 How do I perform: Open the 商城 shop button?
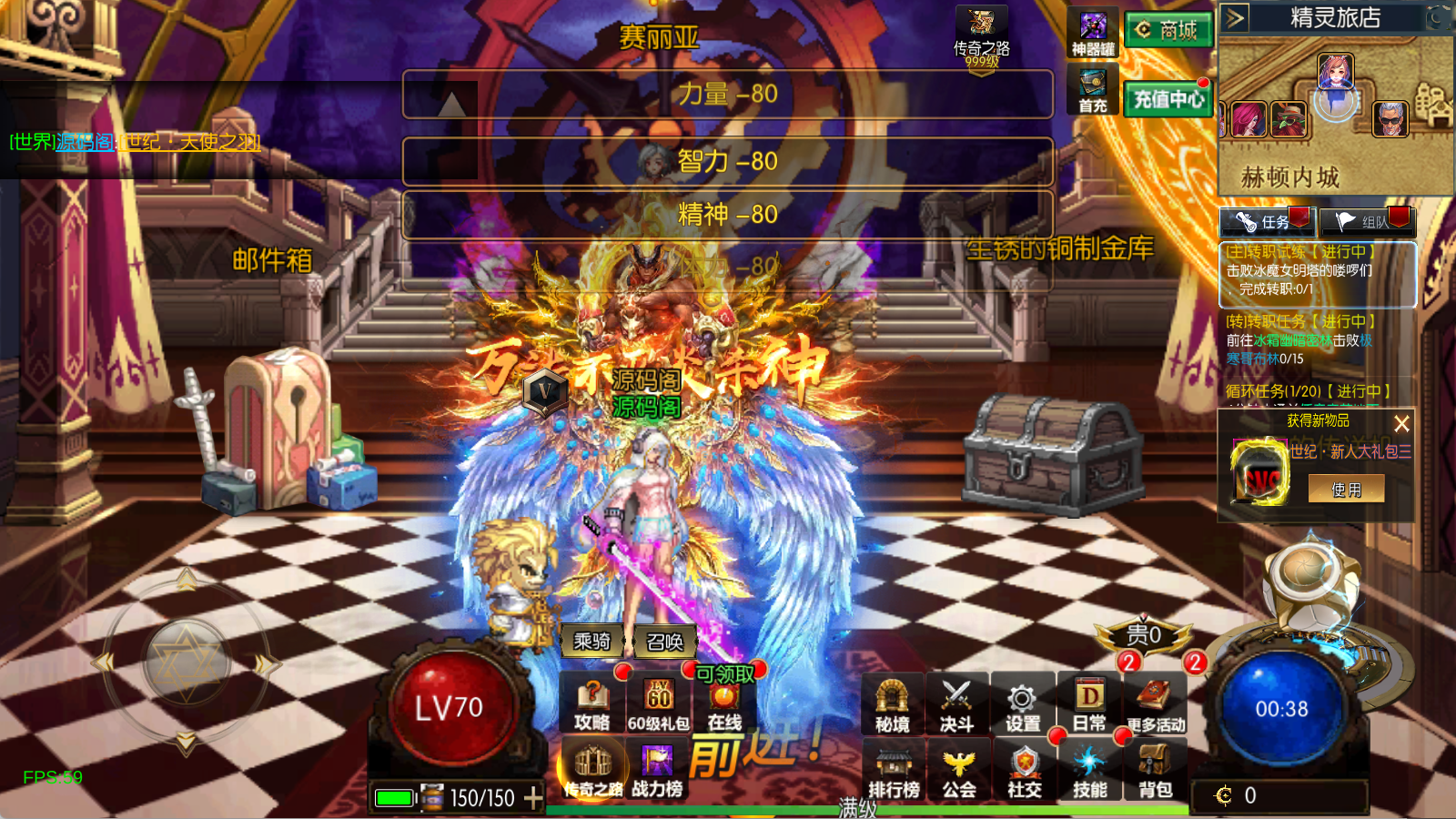tap(1168, 30)
